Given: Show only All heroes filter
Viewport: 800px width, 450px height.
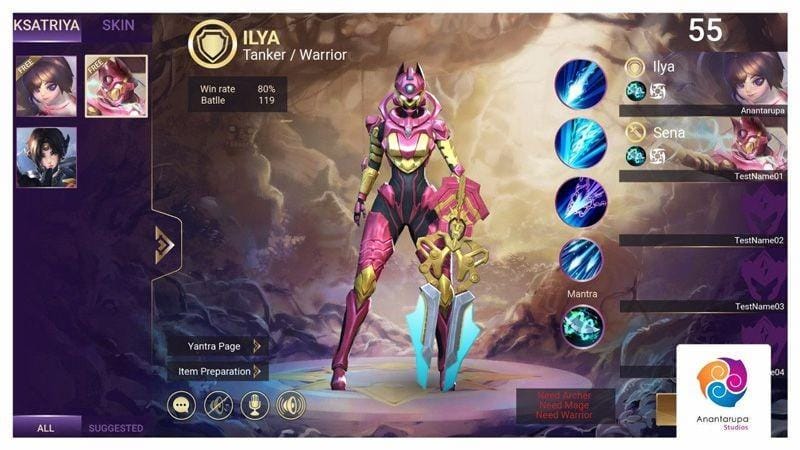Looking at the screenshot, I should pos(46,428).
